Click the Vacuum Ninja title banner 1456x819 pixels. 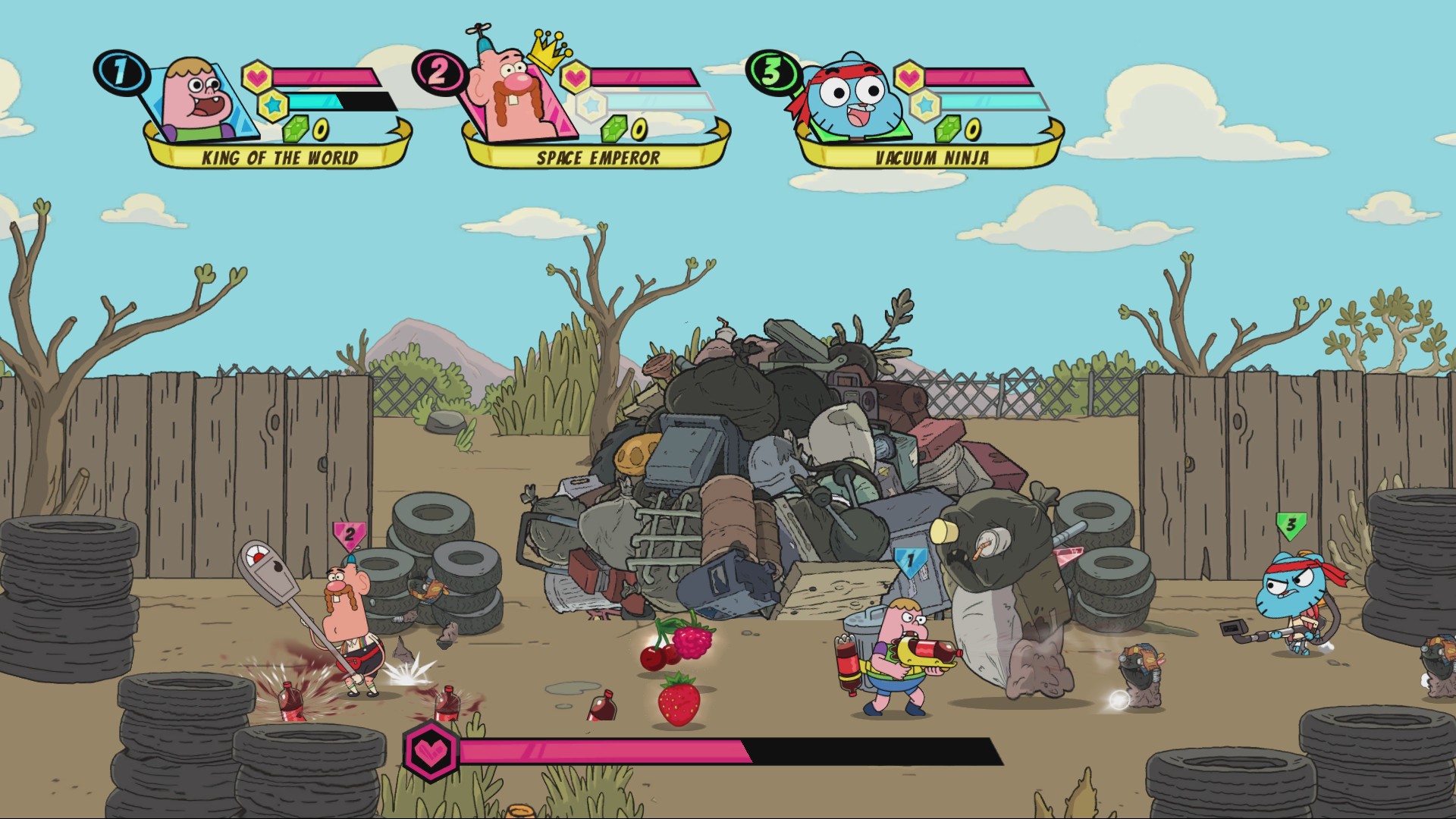tap(931, 158)
